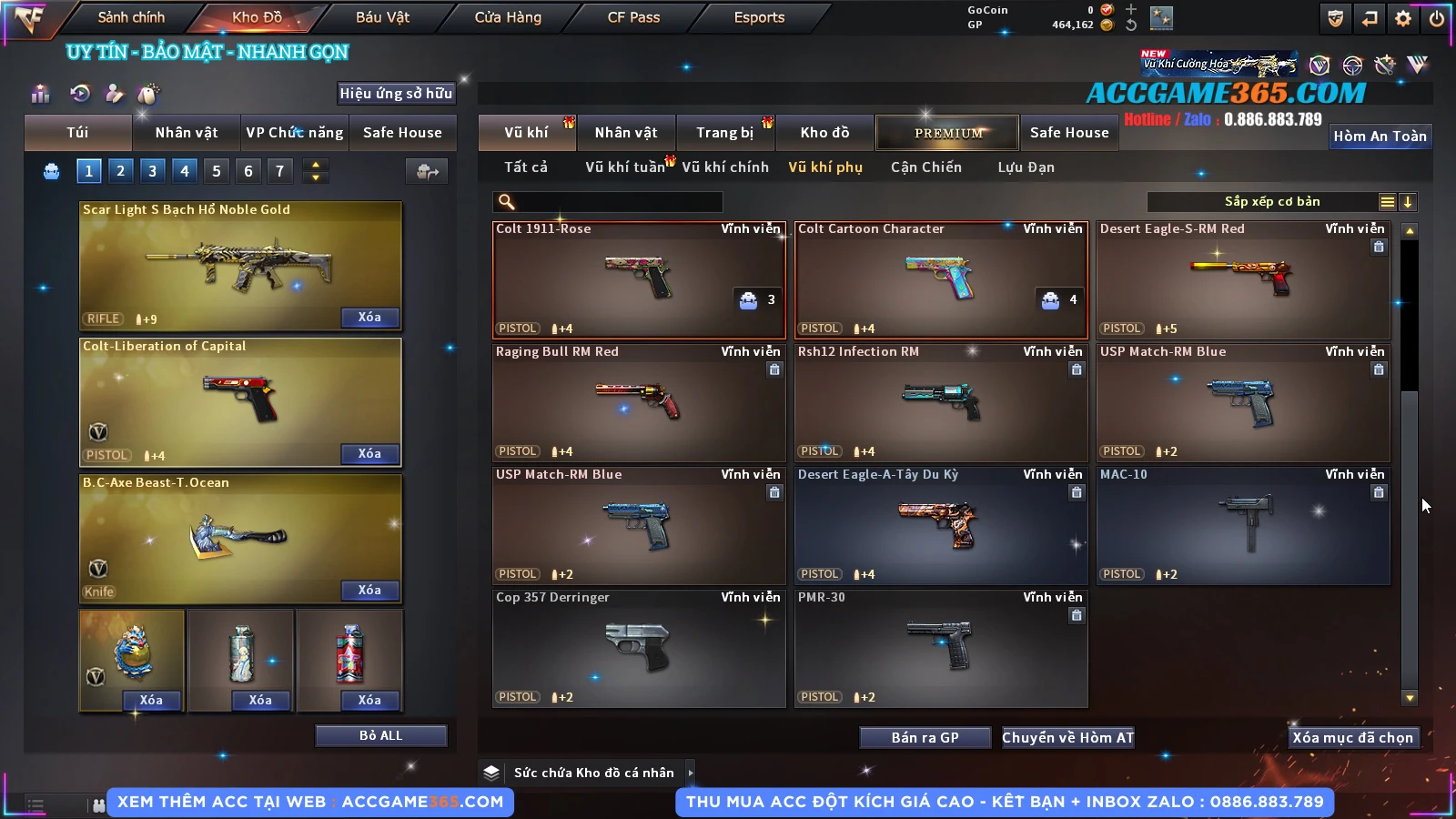The image size is (1456, 819).
Task: Go to the Cửa Hàng shop
Action: (508, 17)
